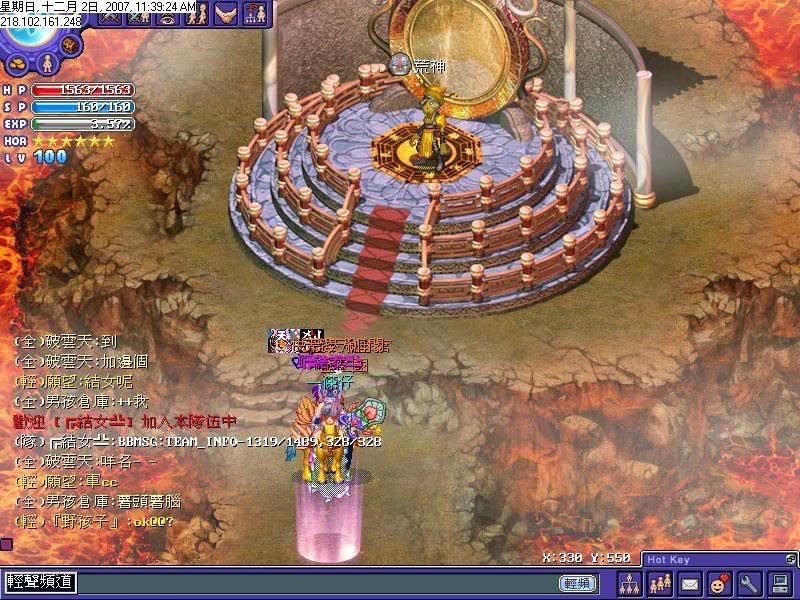Open the mail envelope icon

point(689,582)
